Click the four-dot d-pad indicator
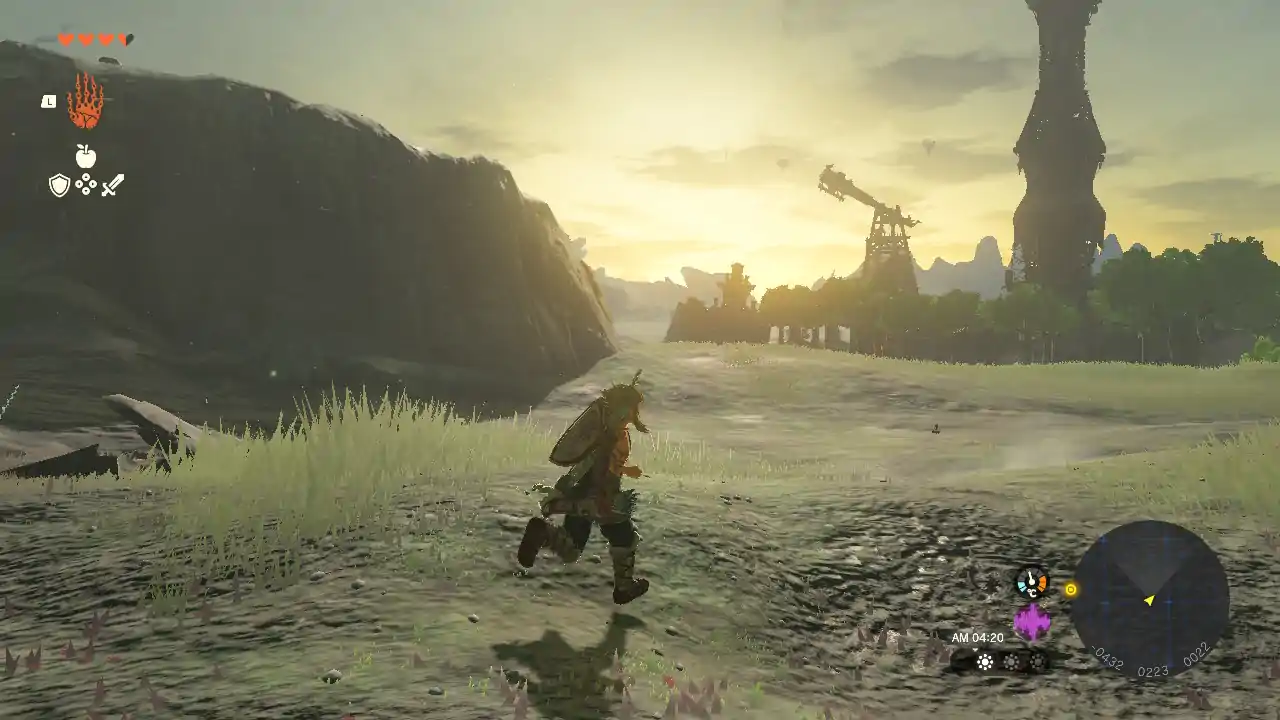 pyautogui.click(x=86, y=185)
